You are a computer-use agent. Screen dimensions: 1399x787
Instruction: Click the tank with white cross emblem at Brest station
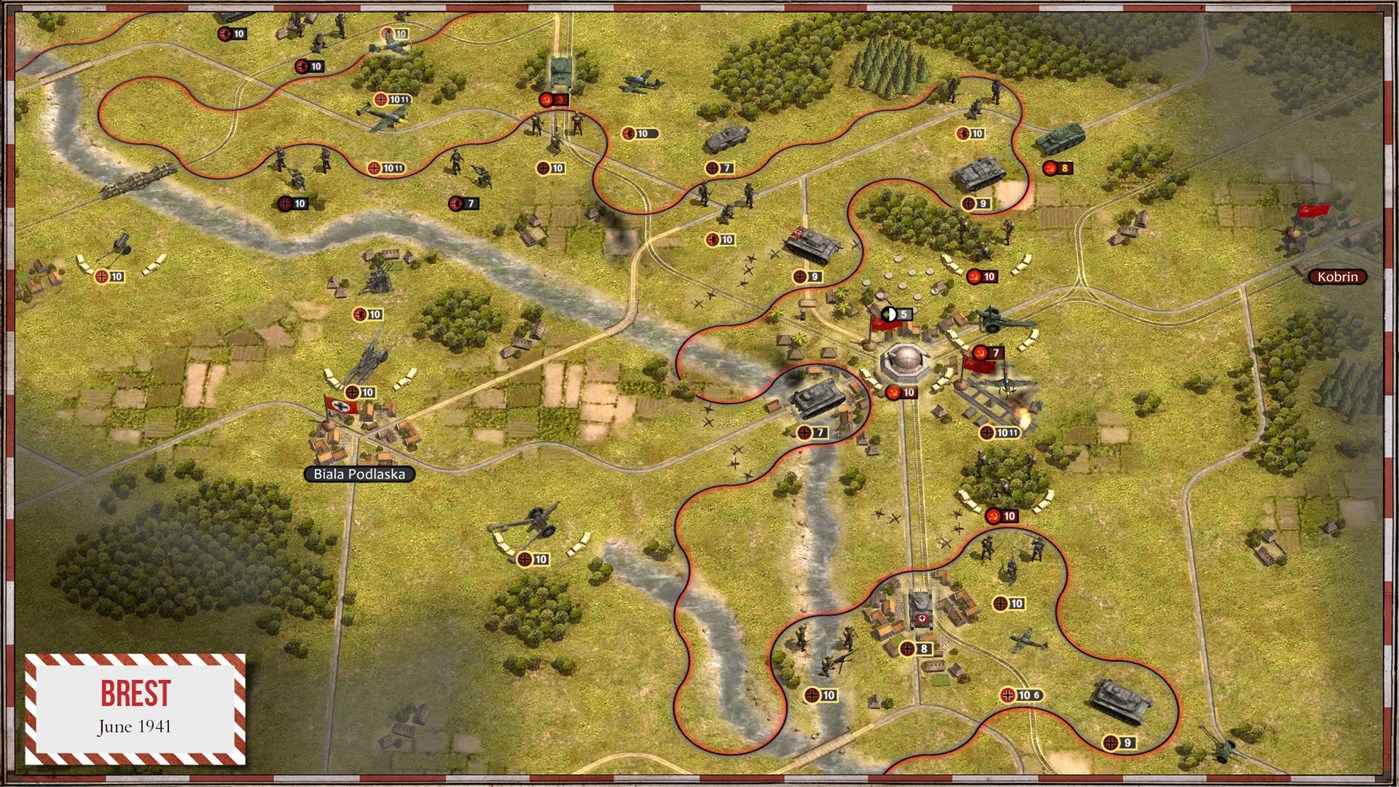click(921, 607)
